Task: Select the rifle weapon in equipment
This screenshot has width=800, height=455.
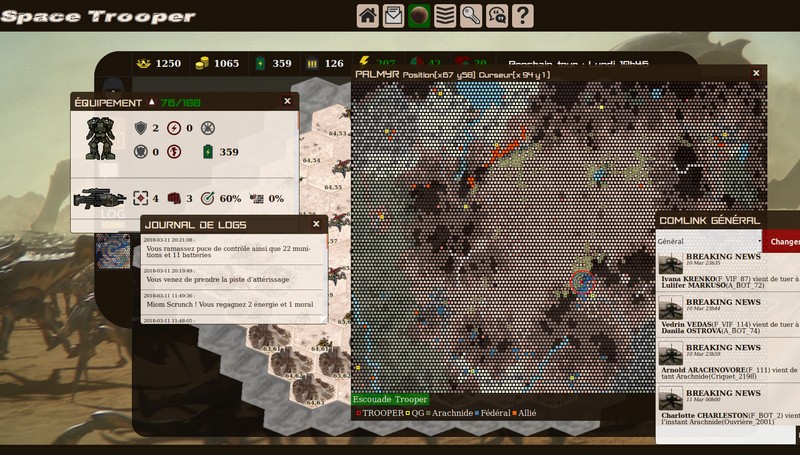Action: click(x=99, y=198)
